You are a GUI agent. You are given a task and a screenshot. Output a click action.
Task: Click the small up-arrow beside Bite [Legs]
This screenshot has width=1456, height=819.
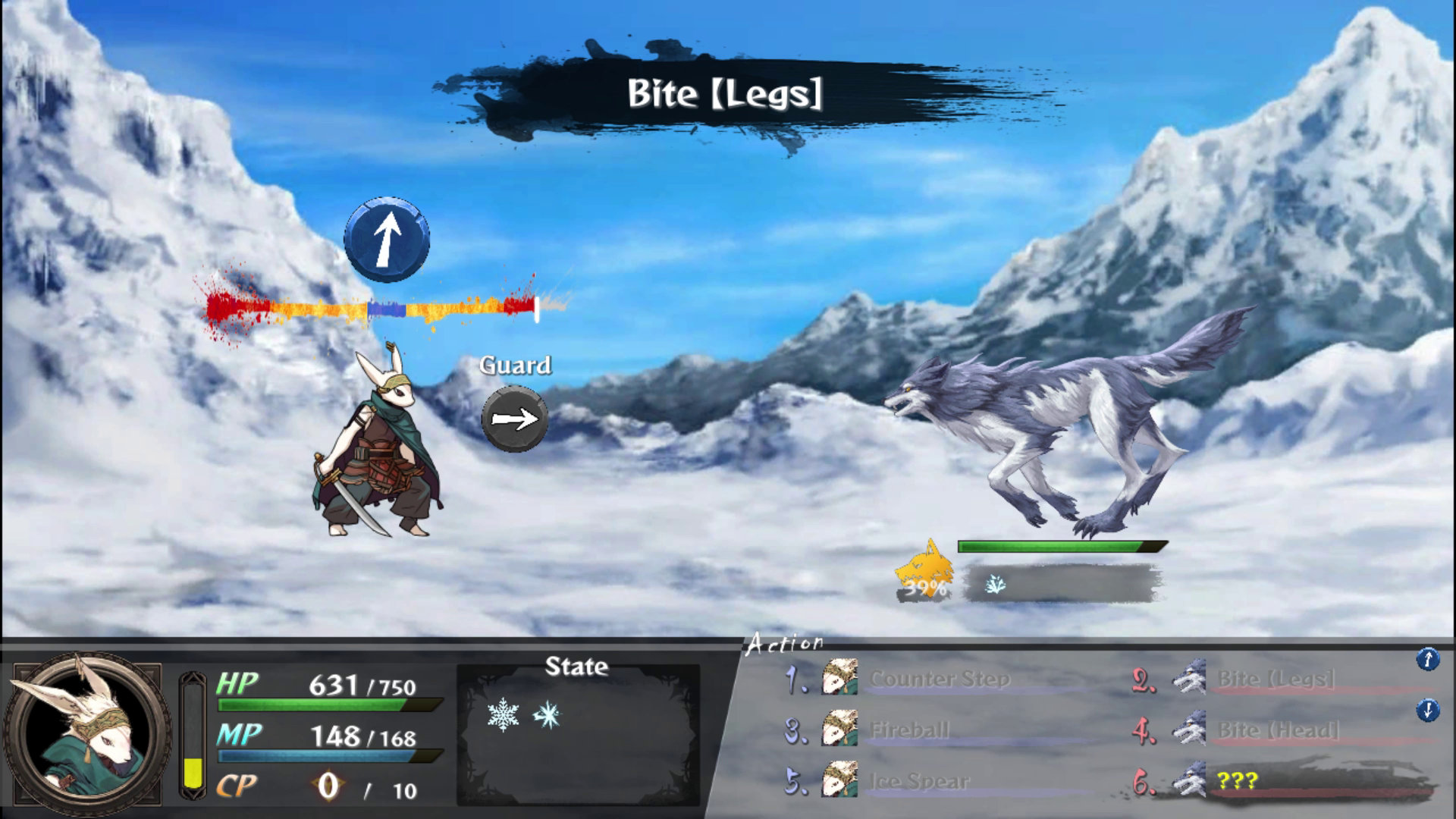[x=1427, y=660]
